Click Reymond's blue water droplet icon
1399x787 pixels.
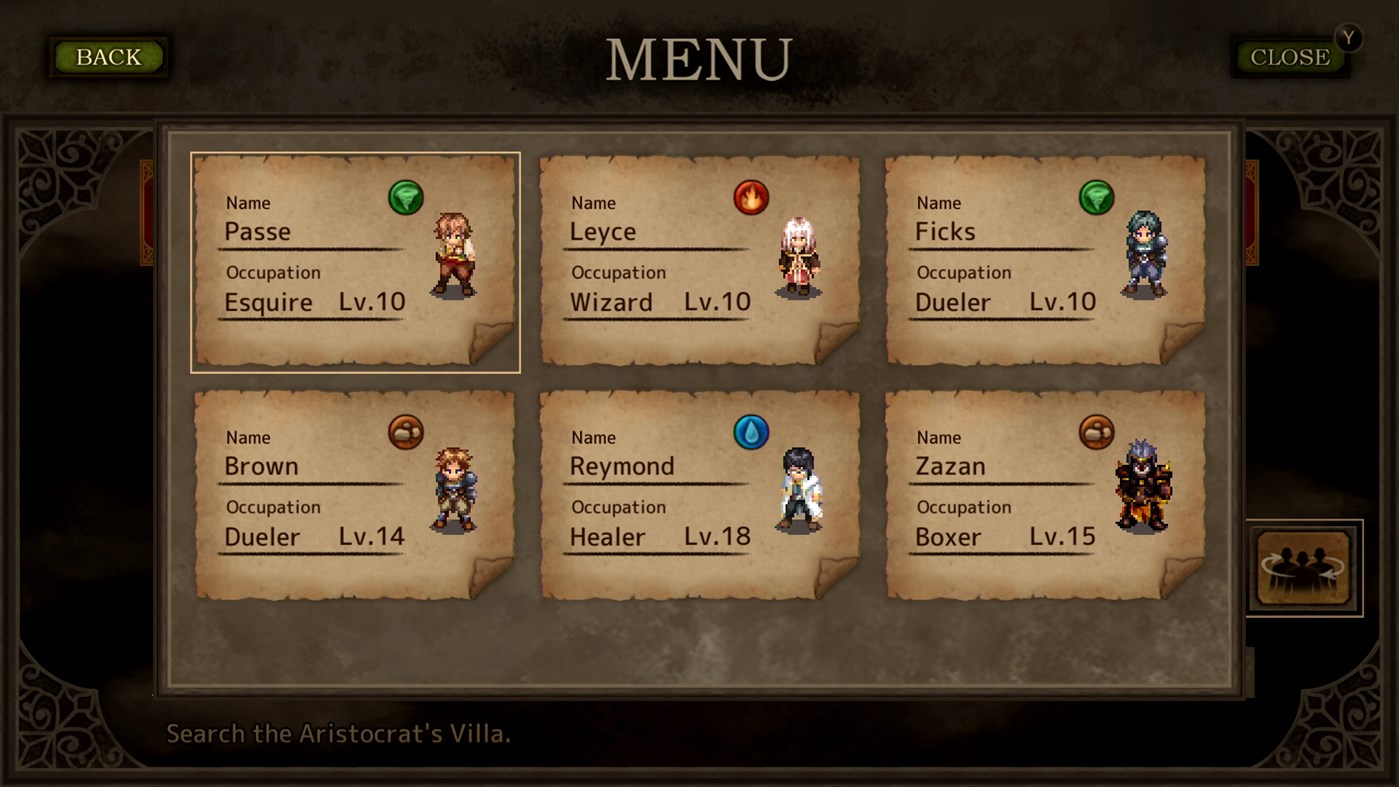[751, 432]
